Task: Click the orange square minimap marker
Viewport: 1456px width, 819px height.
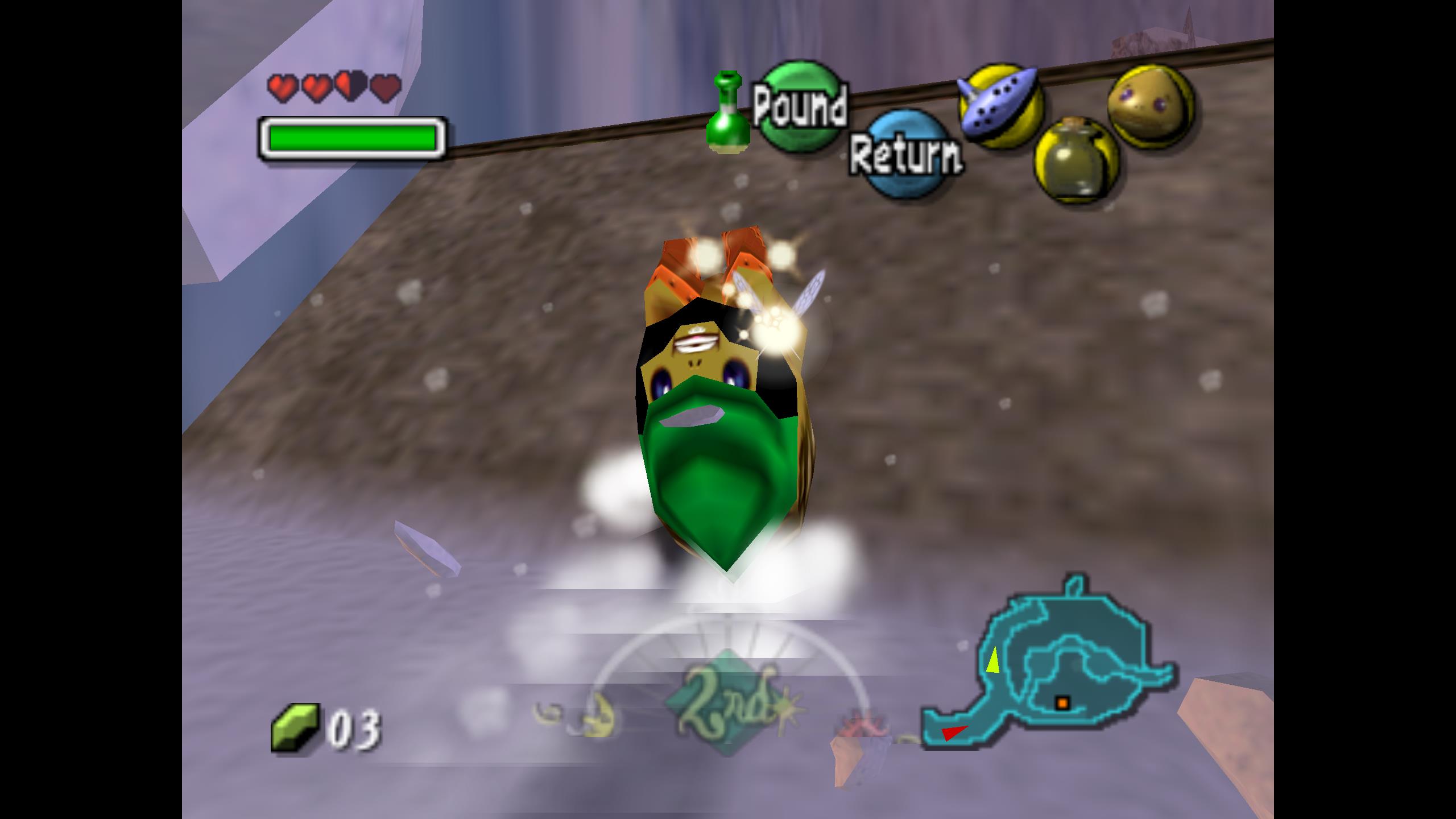Action: 1062,703
